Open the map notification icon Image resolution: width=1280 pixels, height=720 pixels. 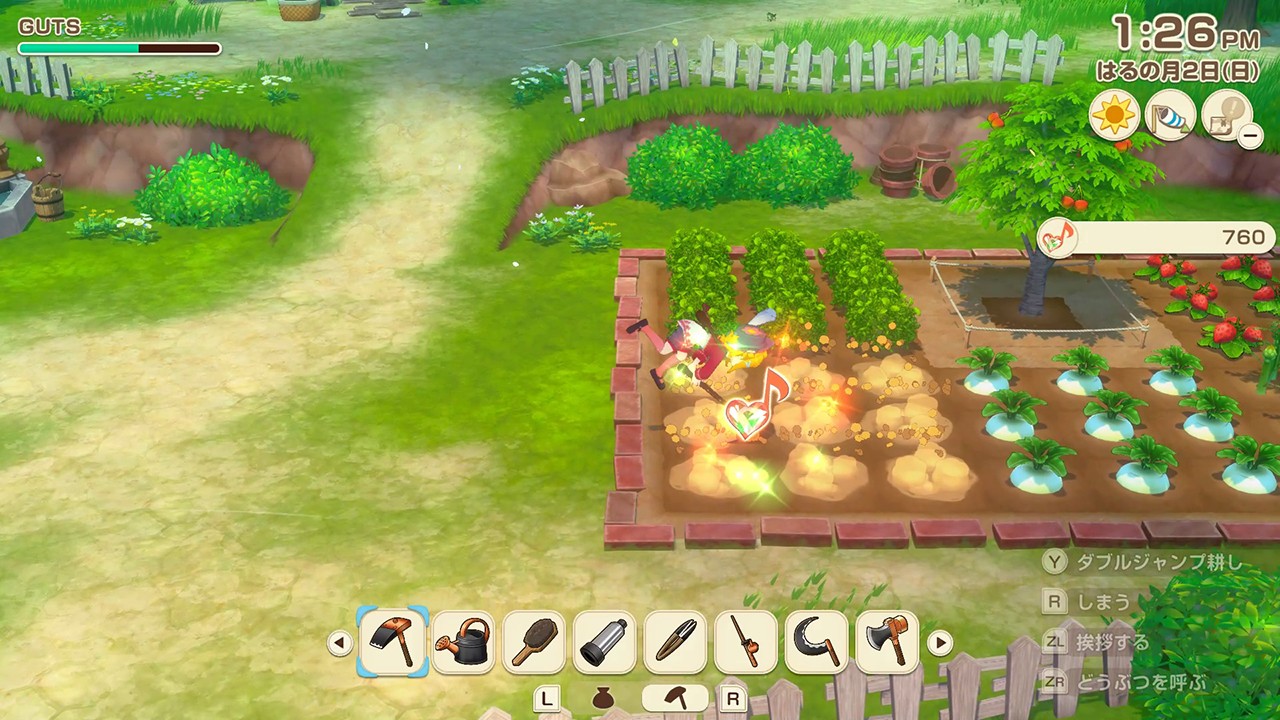point(1225,114)
